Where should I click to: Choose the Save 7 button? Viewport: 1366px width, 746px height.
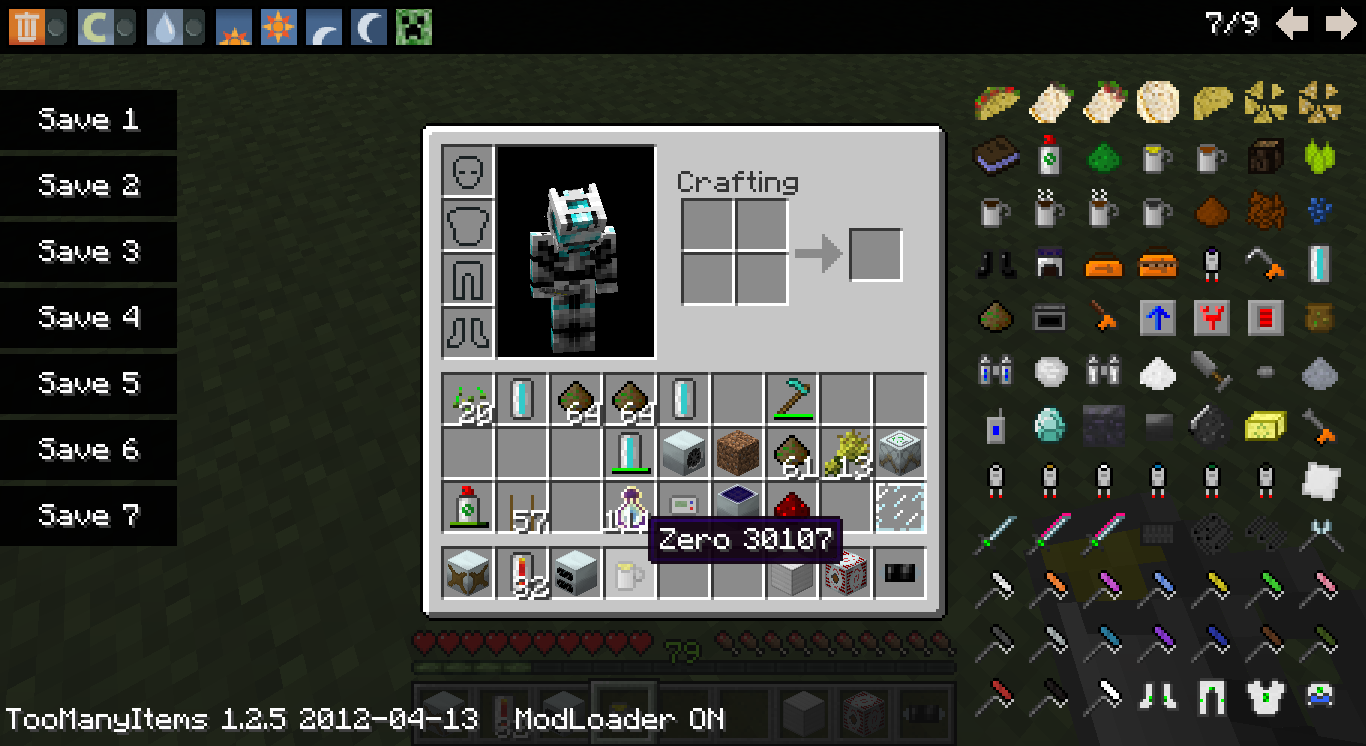point(88,516)
